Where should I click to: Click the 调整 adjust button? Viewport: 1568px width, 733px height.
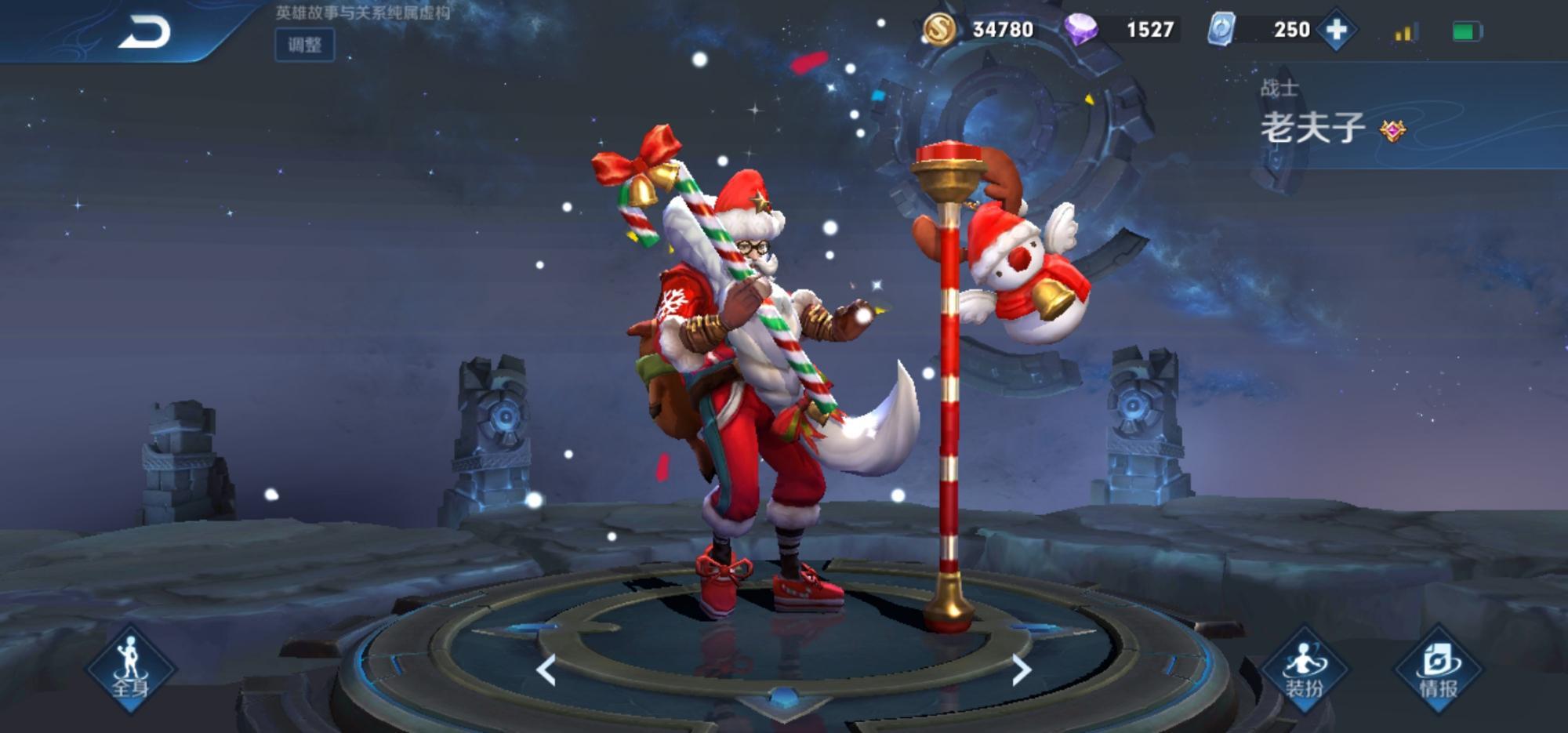point(304,45)
